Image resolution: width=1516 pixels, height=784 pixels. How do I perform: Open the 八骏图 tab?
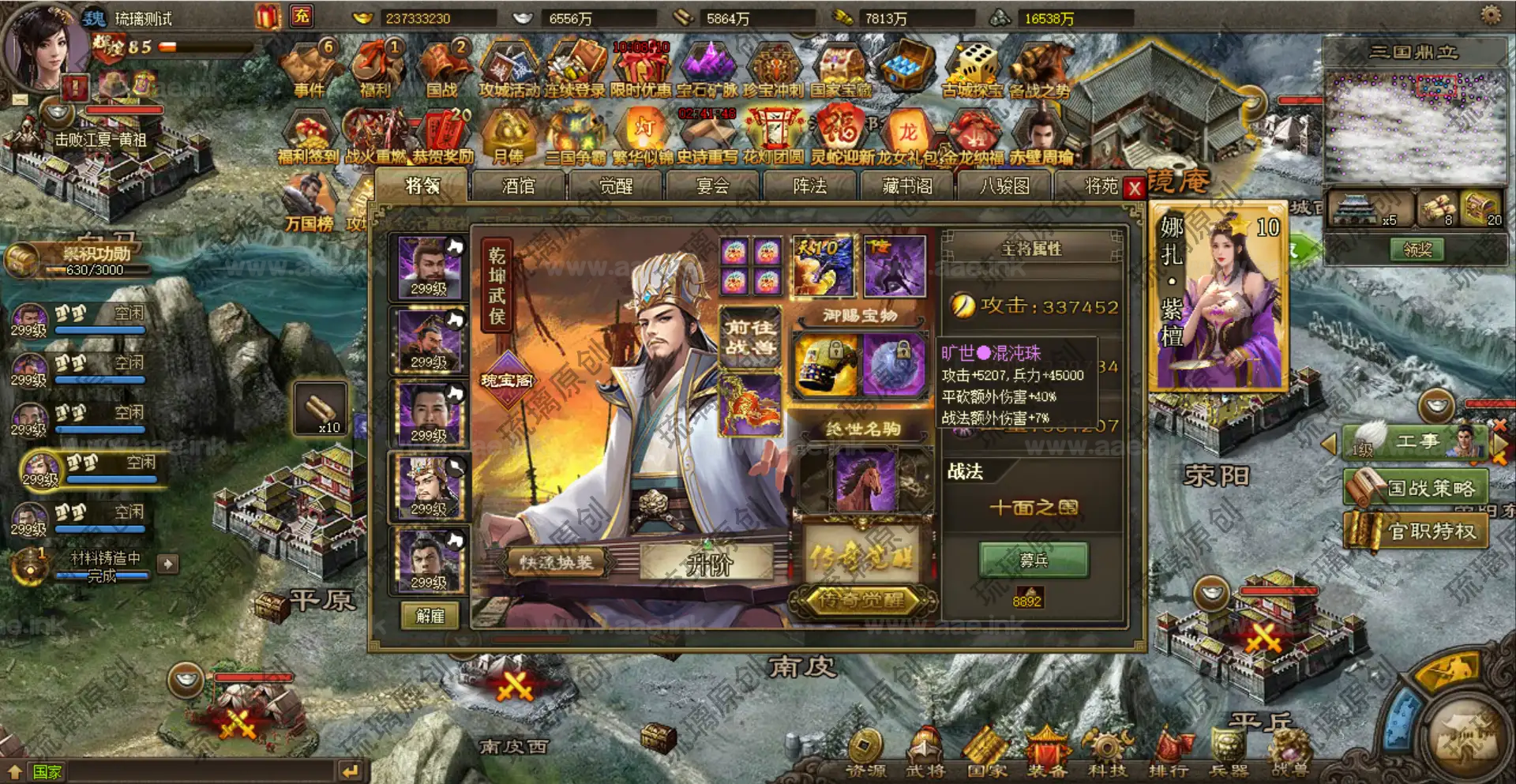tap(1004, 186)
